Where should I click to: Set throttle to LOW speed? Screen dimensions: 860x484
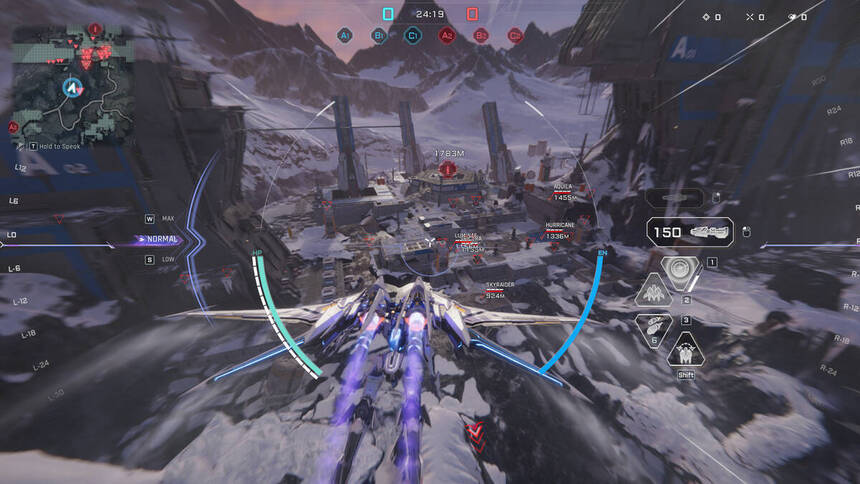pyautogui.click(x=167, y=260)
